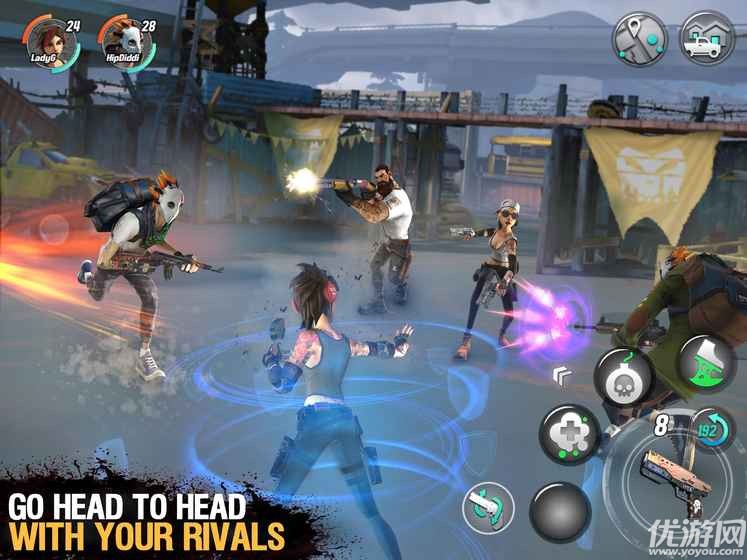
Task: Throw the skull bomb grenade
Action: pyautogui.click(x=622, y=379)
